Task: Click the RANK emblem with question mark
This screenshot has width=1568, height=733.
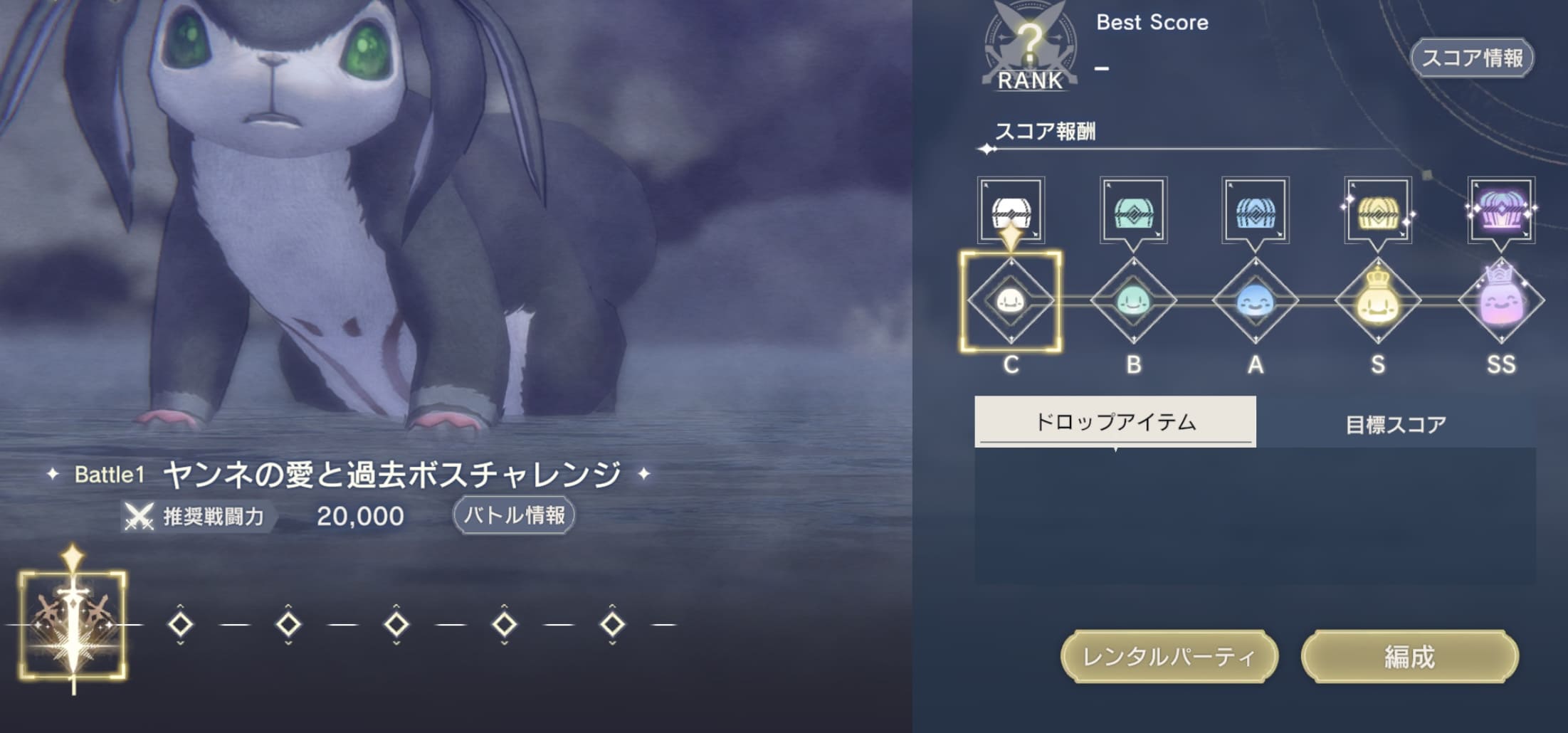Action: [1031, 44]
